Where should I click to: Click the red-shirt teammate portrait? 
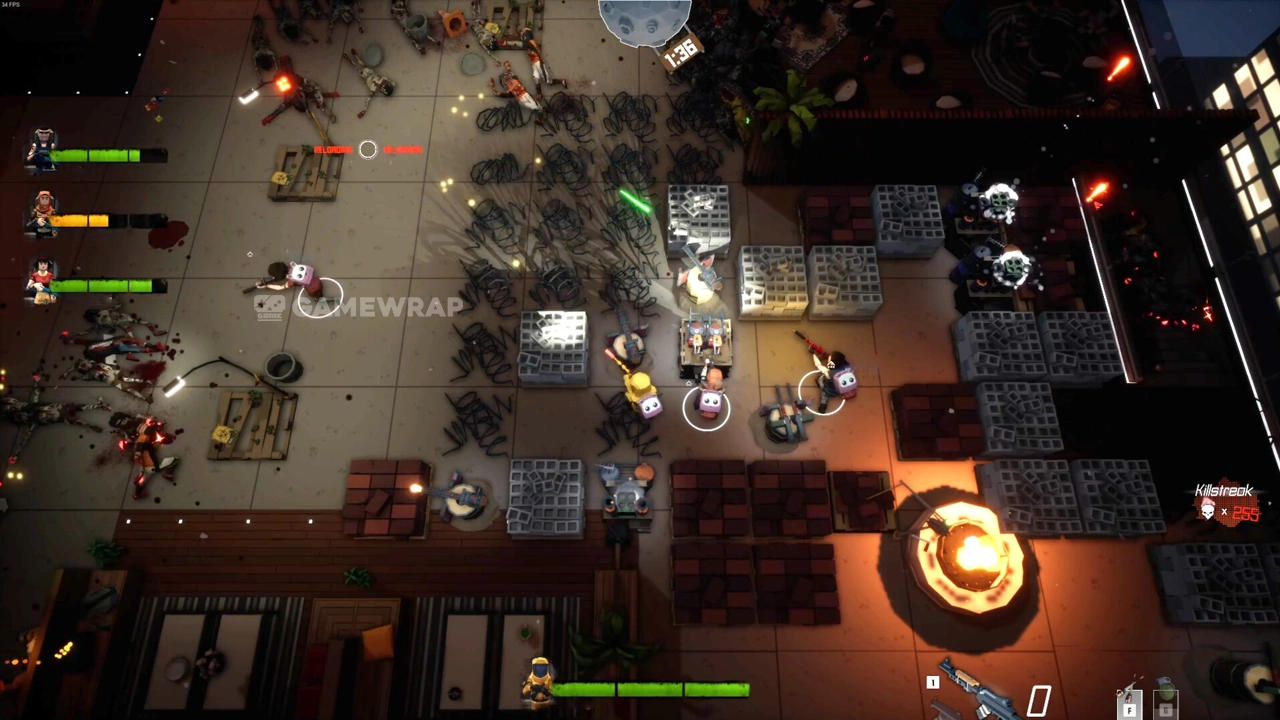(x=42, y=280)
